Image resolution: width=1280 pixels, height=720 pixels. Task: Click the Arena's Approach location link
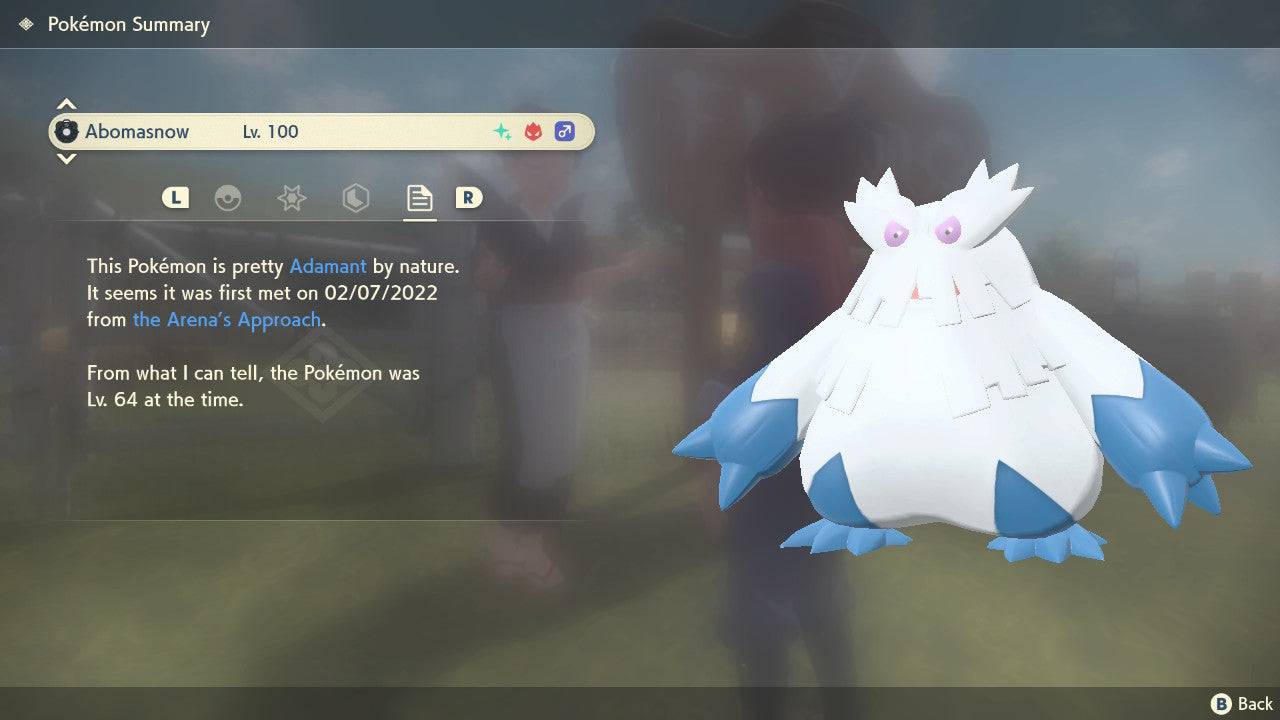[x=226, y=319]
